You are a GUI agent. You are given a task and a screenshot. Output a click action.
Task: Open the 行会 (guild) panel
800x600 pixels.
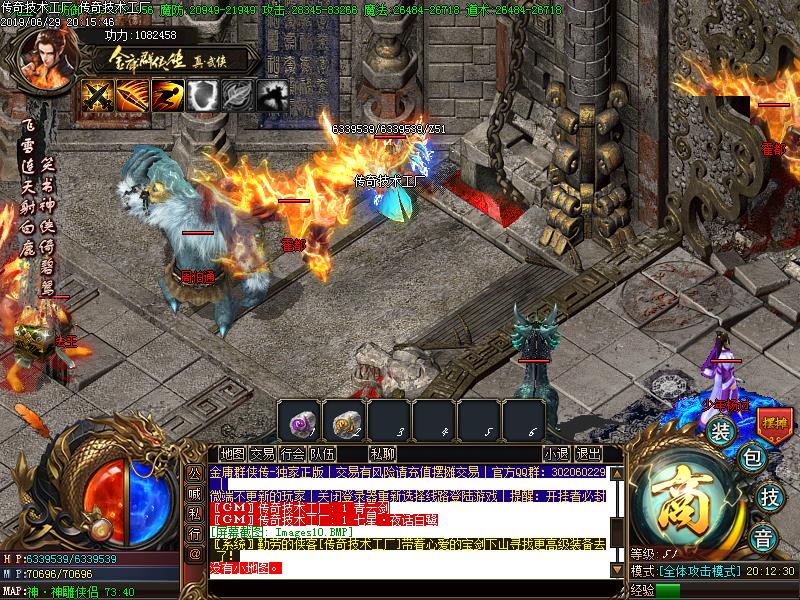(293, 453)
